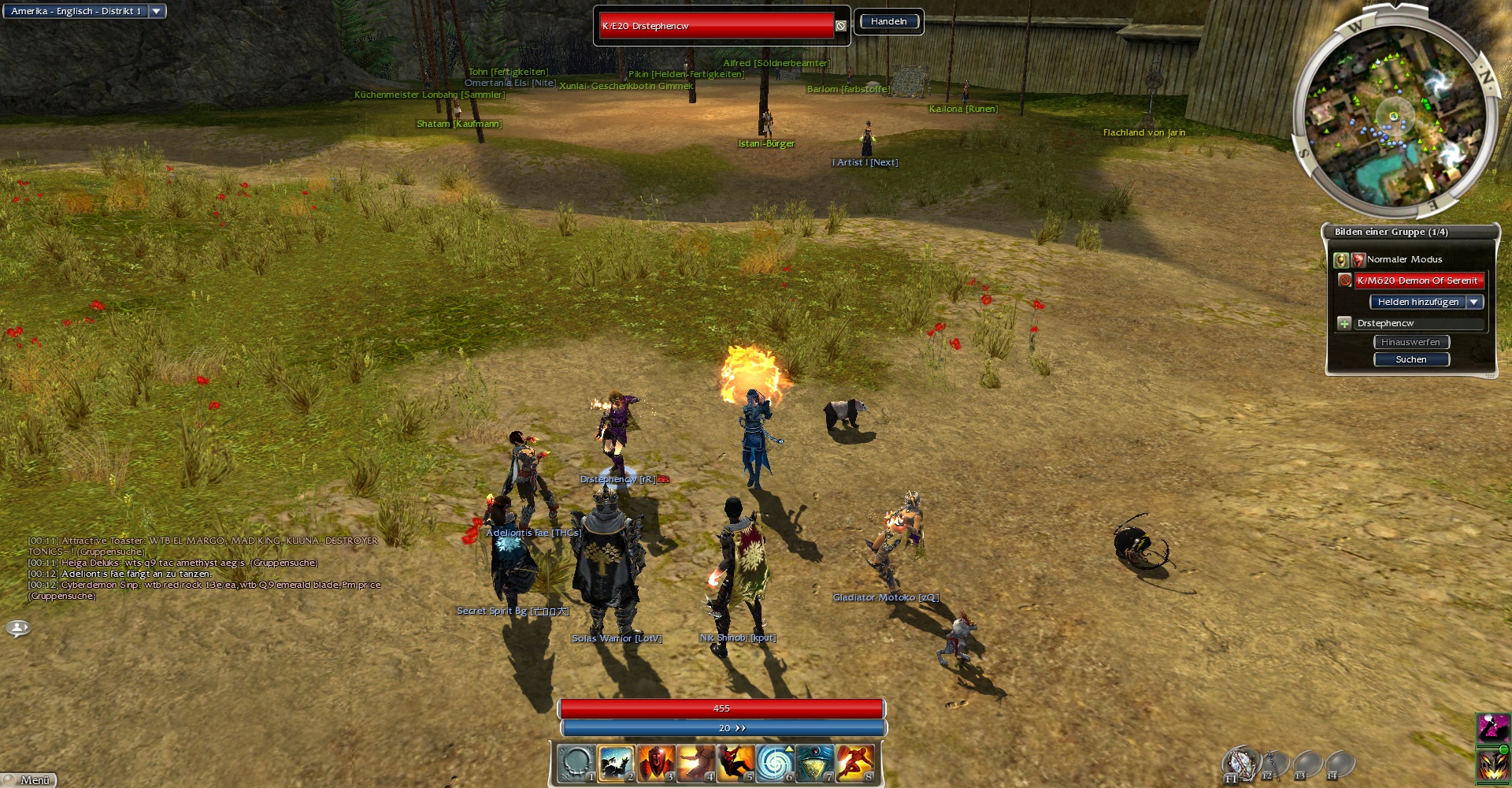The height and width of the screenshot is (788, 1512).
Task: Click the Handeln trade button
Action: [888, 21]
